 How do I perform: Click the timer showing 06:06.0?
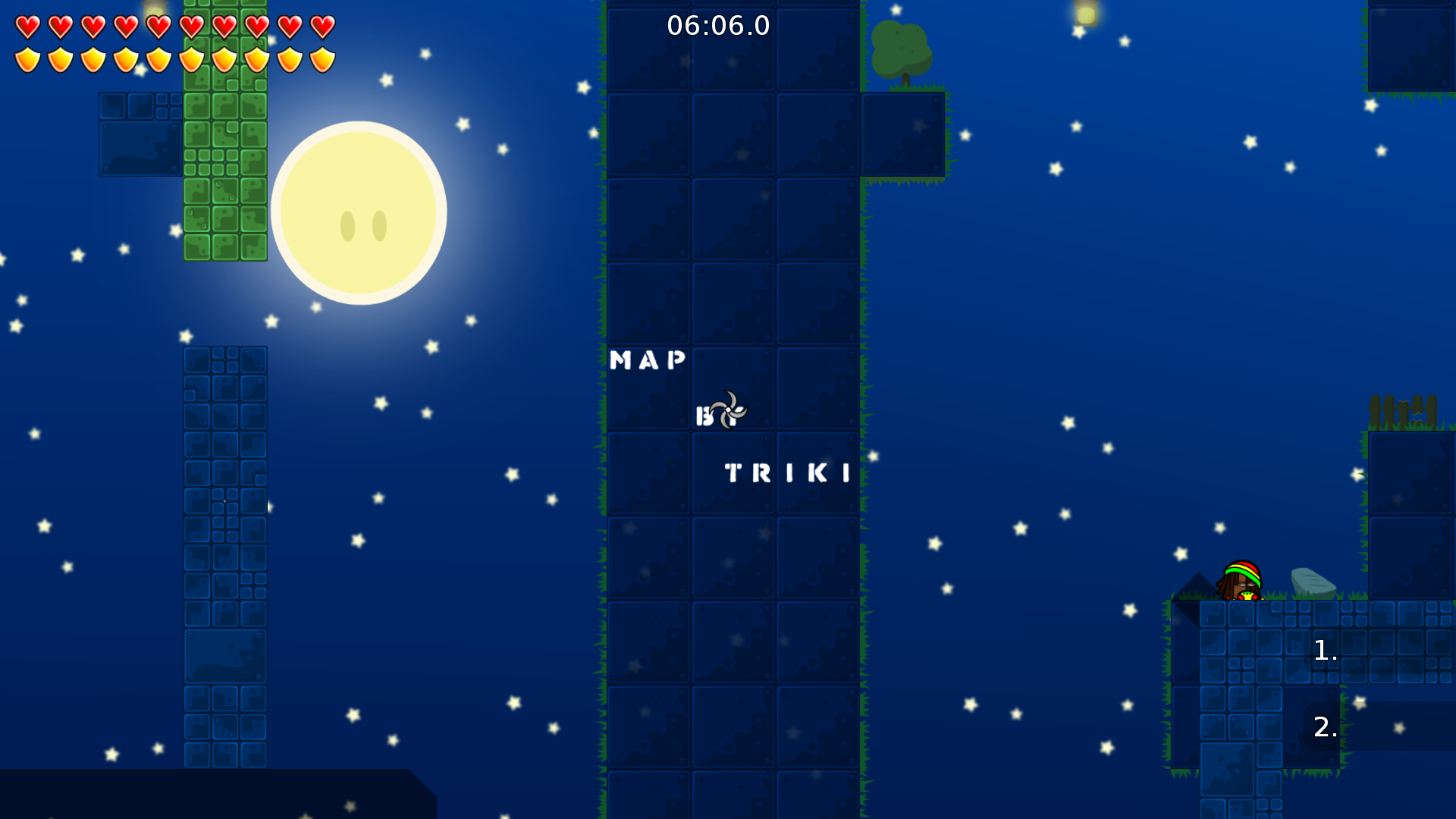point(717,25)
